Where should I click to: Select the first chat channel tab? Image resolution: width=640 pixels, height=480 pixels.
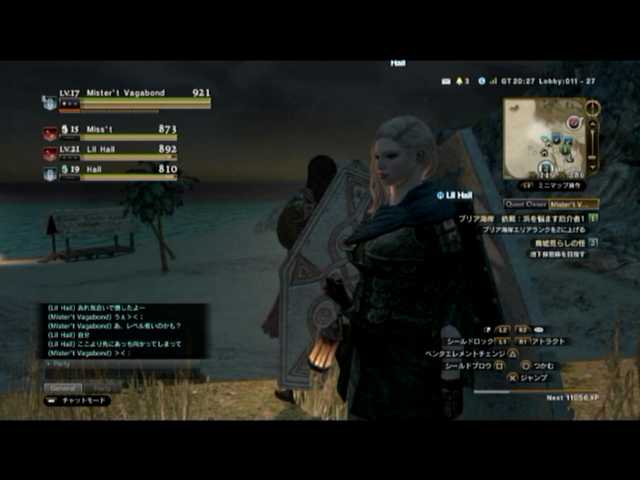pyautogui.click(x=63, y=388)
